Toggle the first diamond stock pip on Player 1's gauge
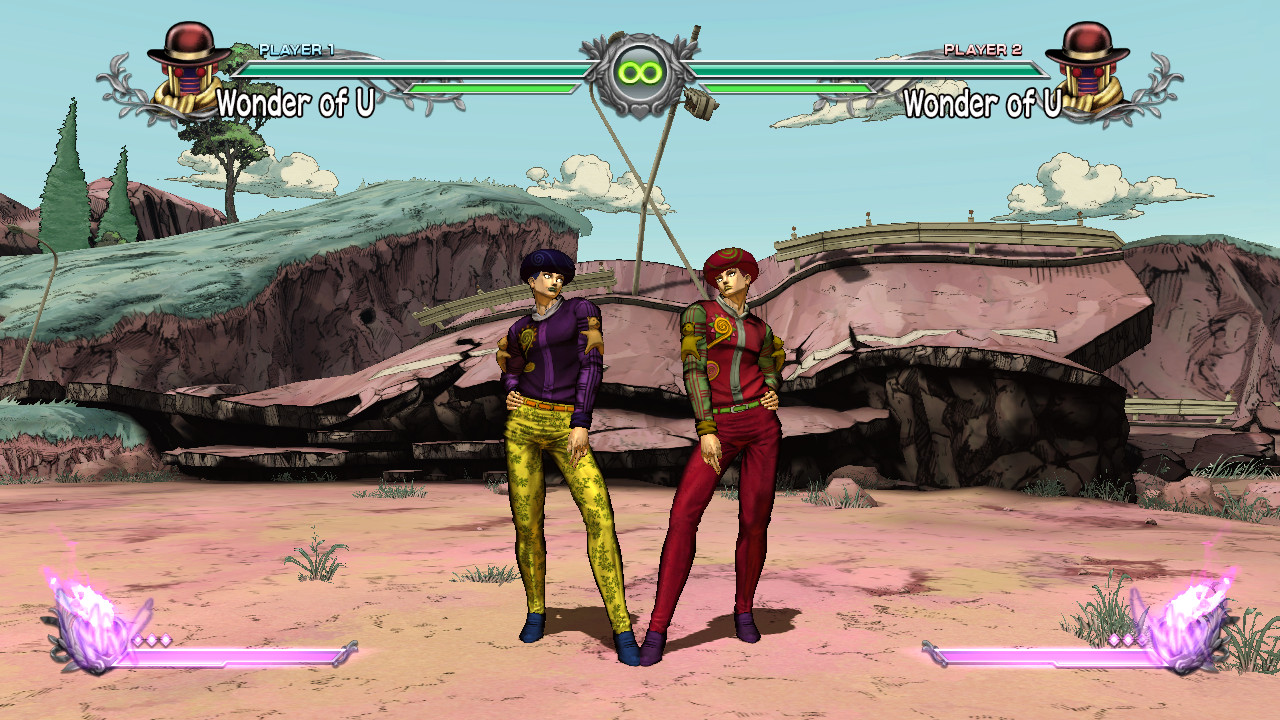This screenshot has height=720, width=1280. (x=137, y=637)
